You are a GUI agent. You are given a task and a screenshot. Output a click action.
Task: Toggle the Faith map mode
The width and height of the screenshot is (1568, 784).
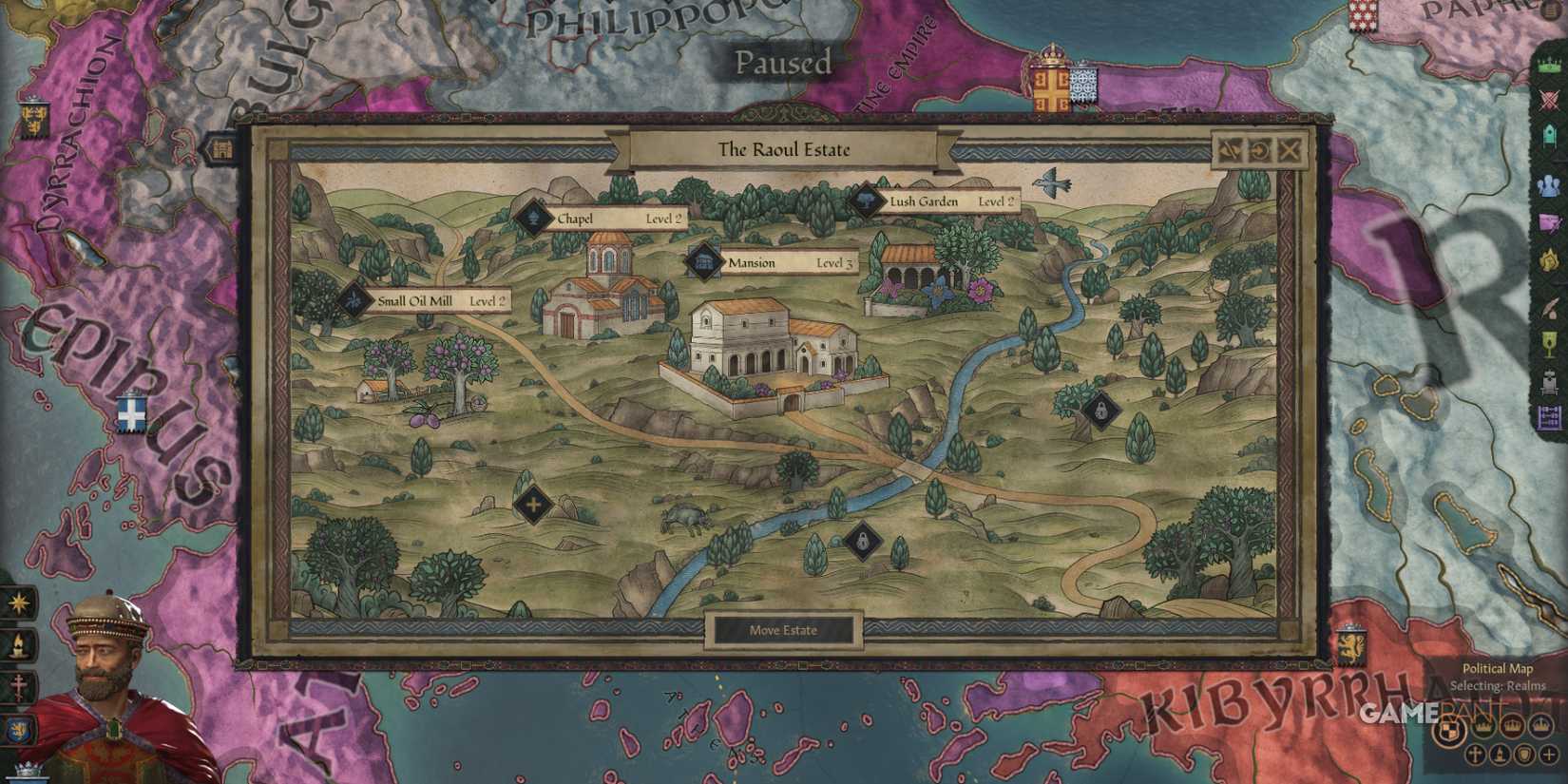coord(1473,755)
